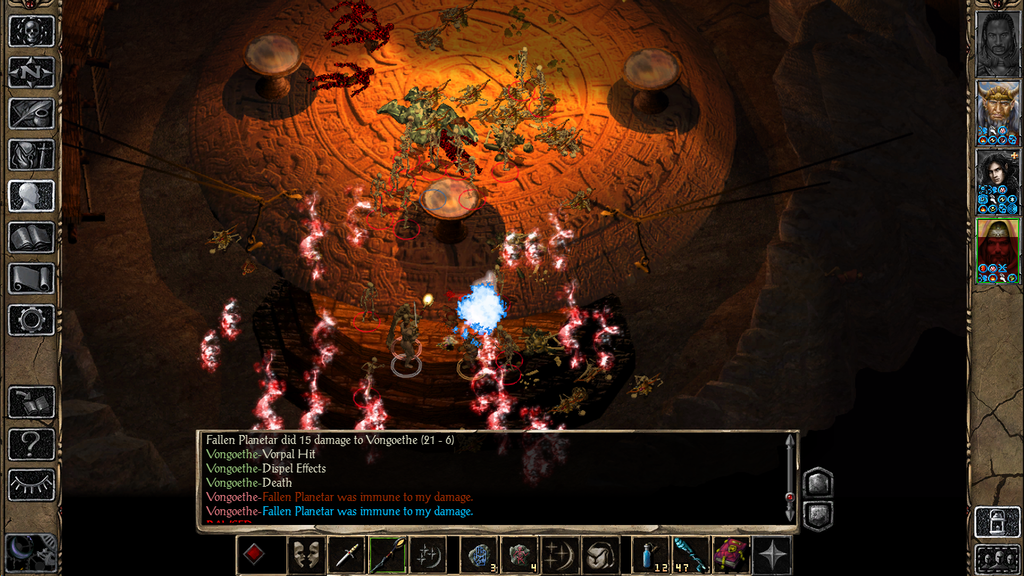
Task: Open the priest scroll button
Action: 31,278
